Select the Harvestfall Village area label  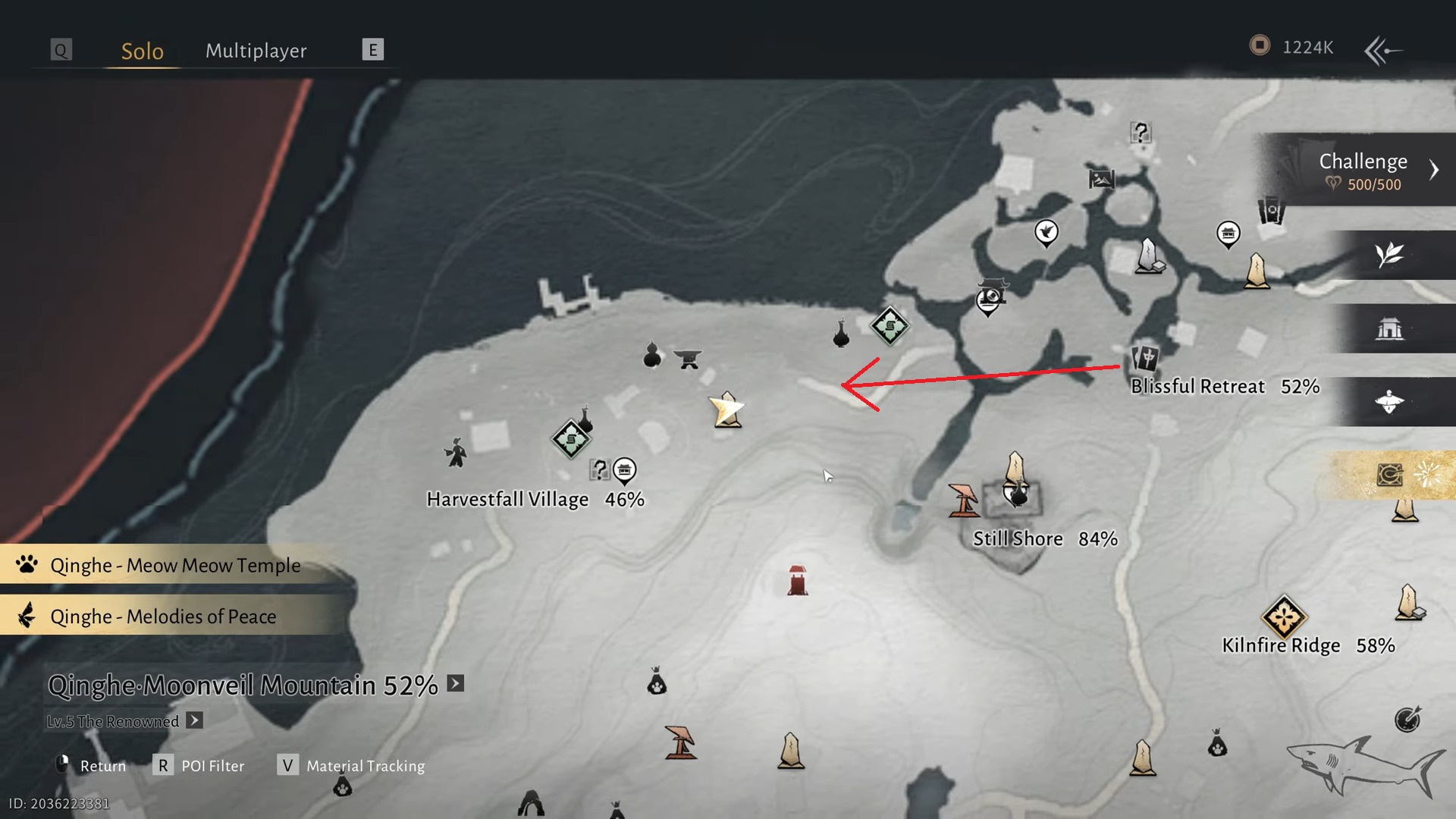coord(507,500)
